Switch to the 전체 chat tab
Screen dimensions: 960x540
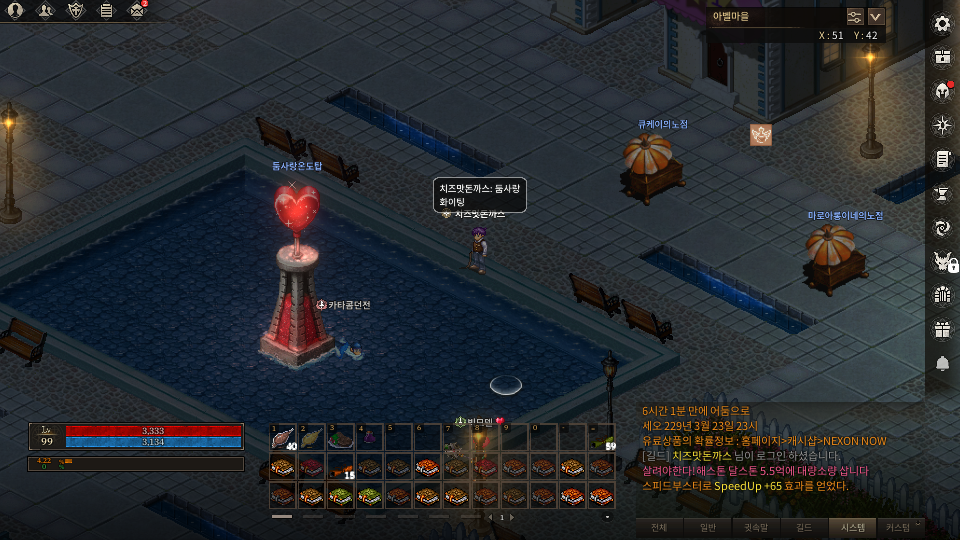pos(658,526)
